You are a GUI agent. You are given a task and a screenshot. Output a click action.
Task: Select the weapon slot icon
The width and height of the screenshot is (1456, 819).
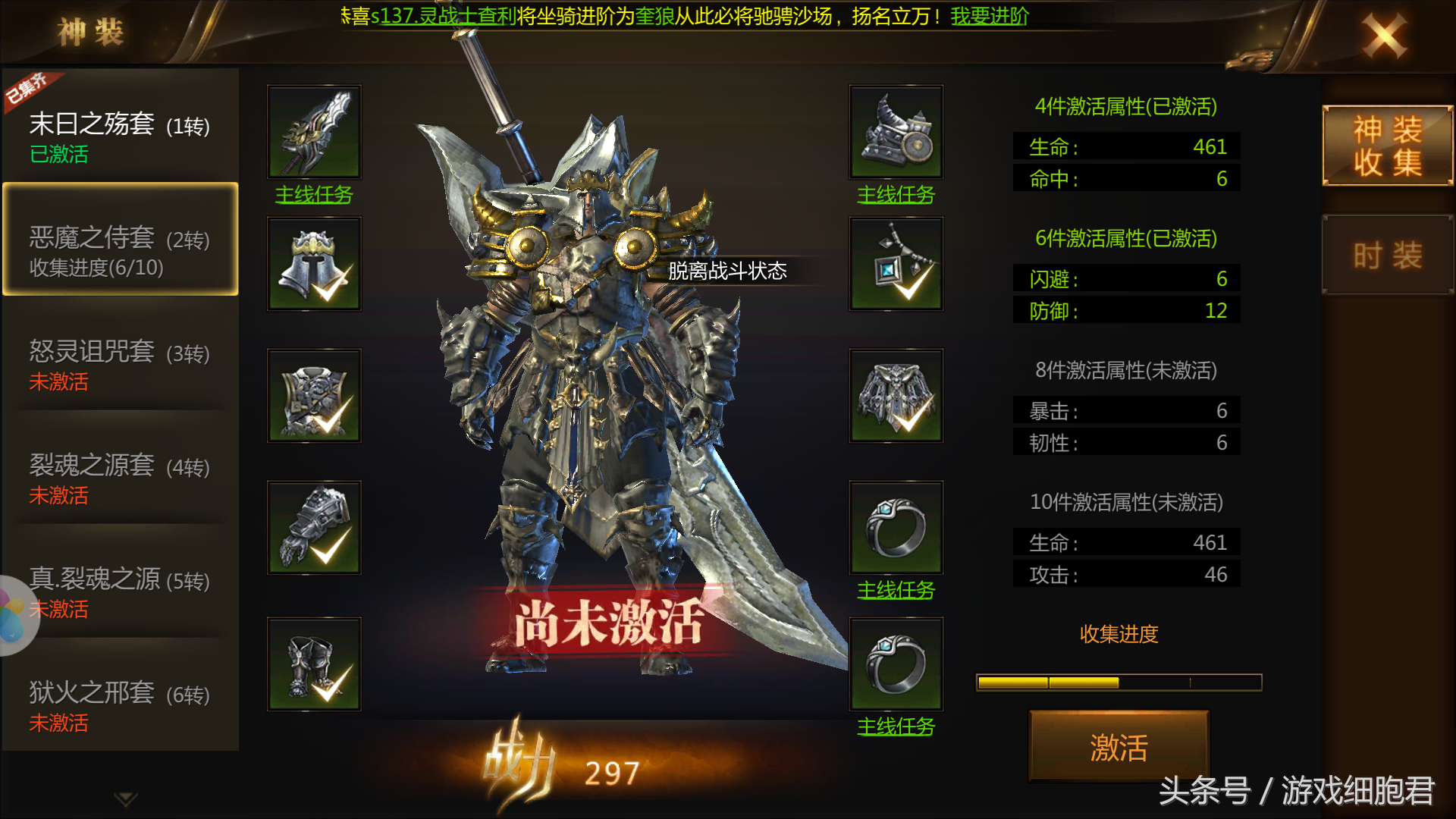(x=313, y=131)
